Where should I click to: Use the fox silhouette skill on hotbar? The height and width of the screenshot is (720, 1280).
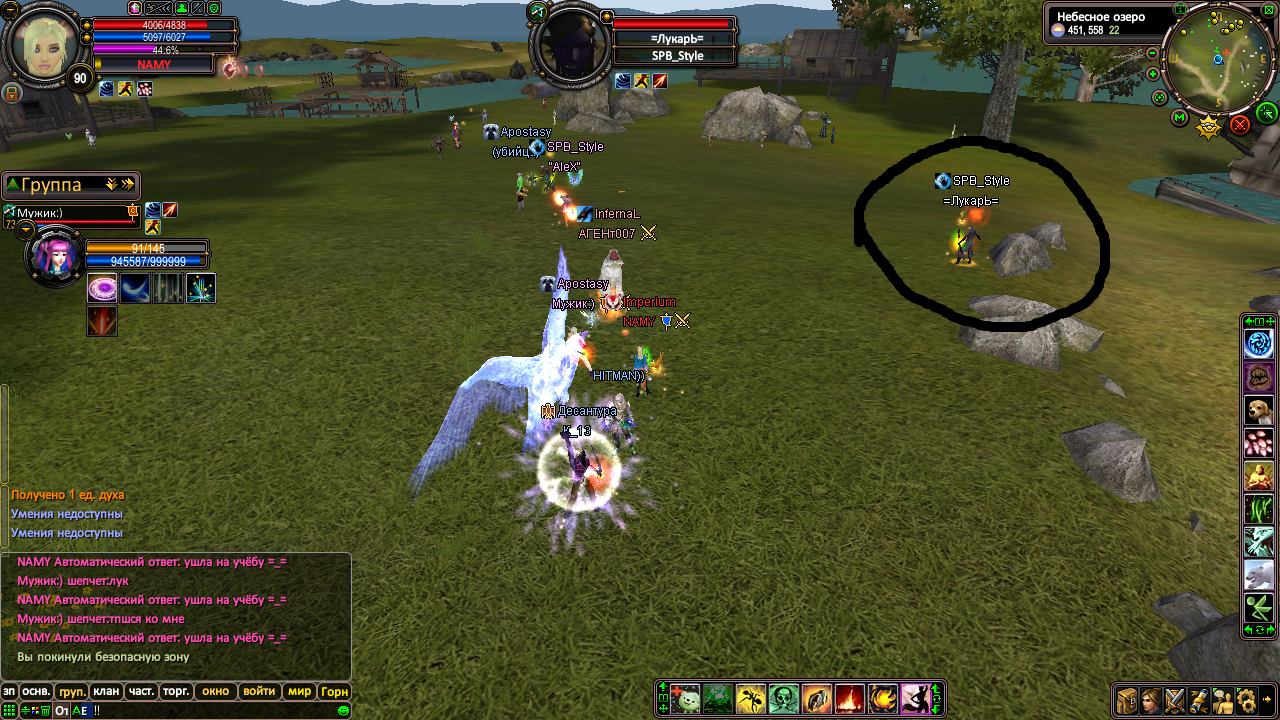coord(915,699)
